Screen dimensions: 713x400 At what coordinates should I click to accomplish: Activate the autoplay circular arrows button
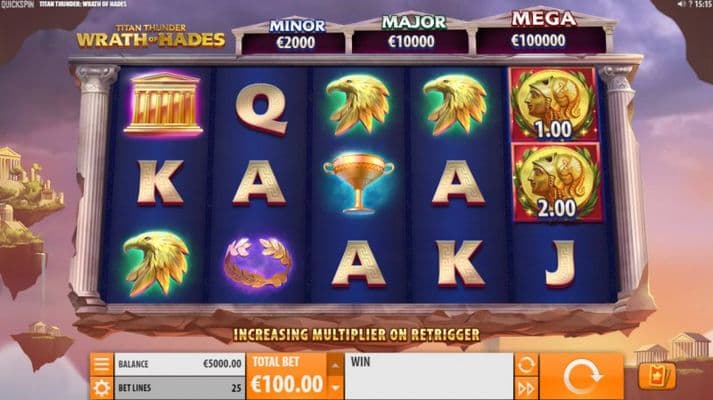point(526,364)
